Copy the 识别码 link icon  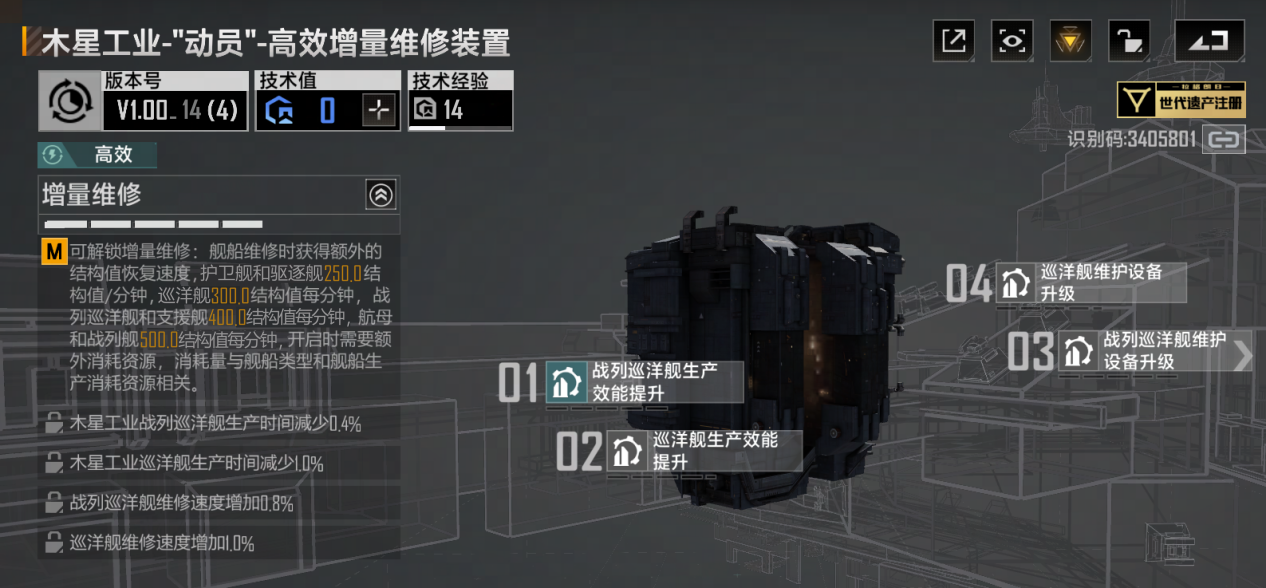tap(1223, 140)
